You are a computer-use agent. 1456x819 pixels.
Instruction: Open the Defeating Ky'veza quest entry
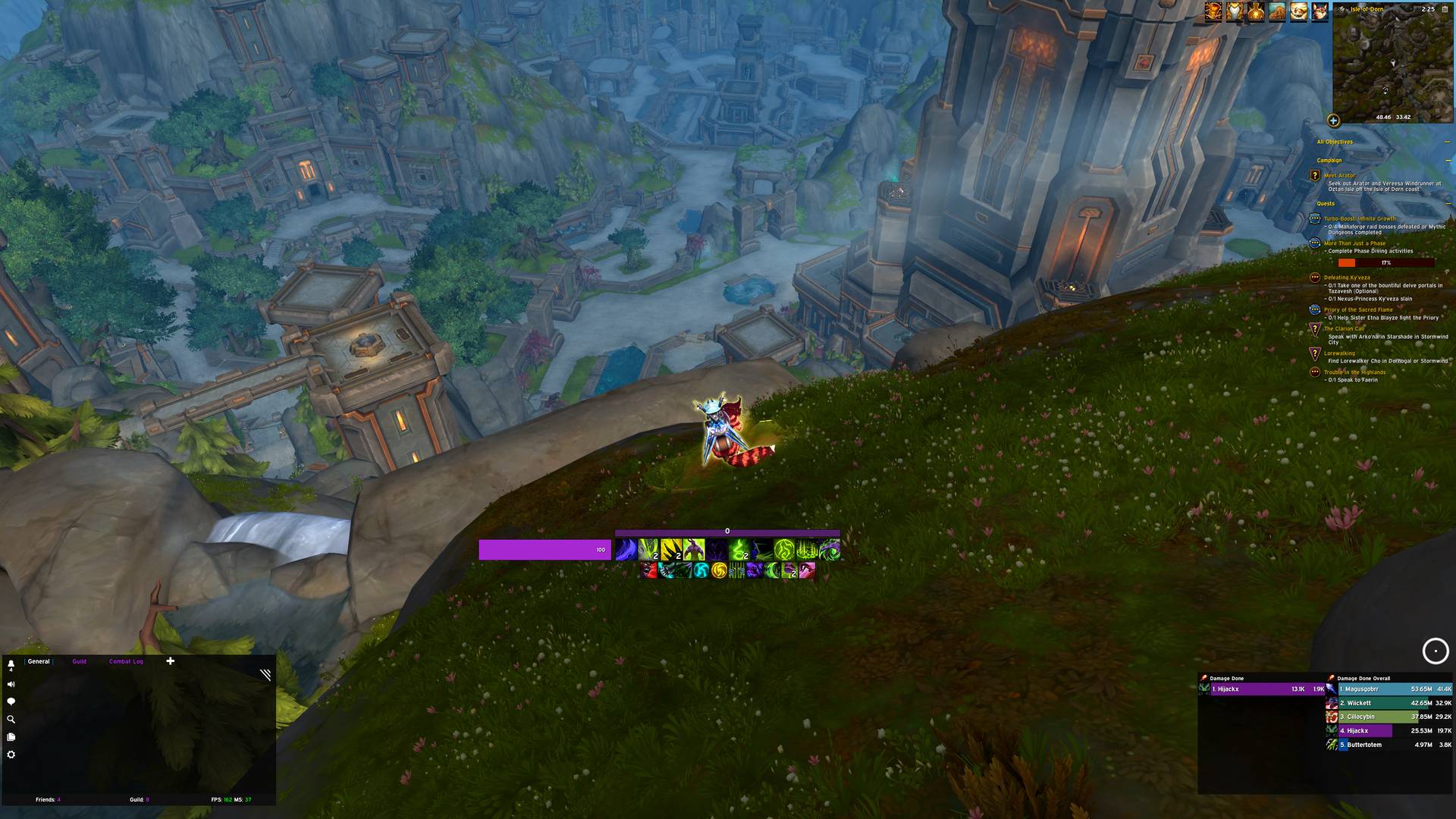coord(1347,278)
